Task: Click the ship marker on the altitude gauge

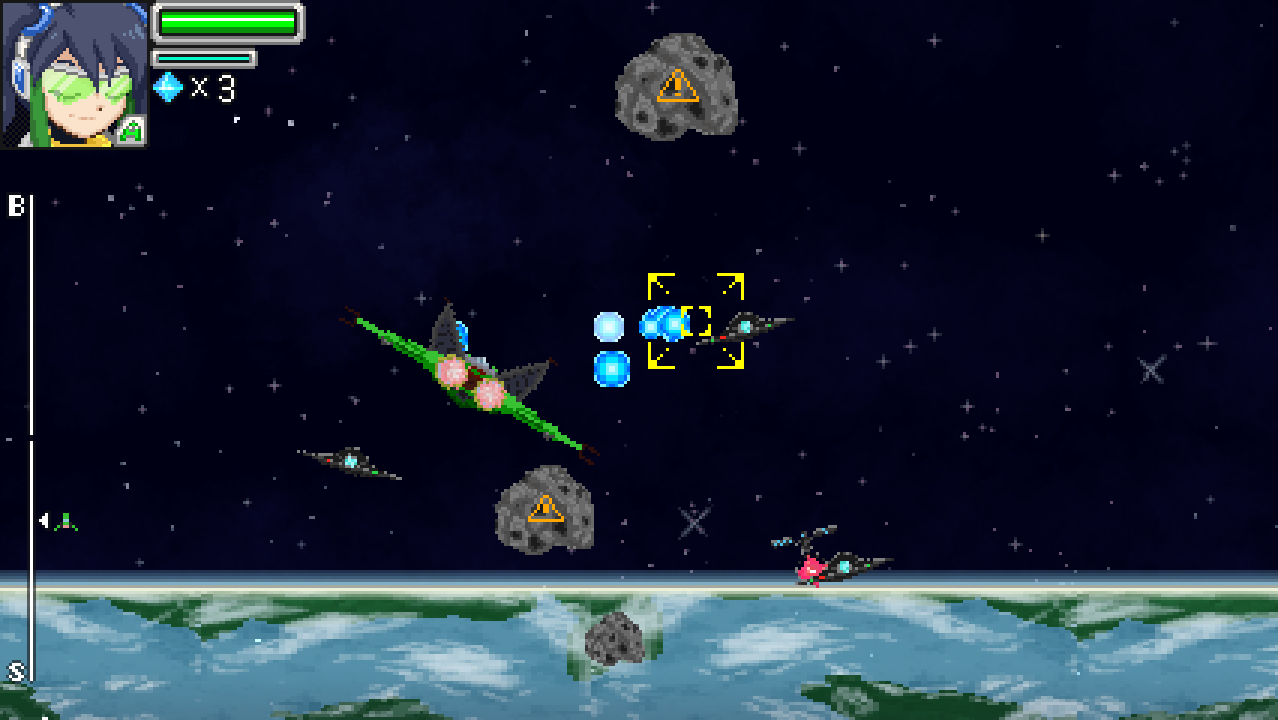Action: click(65, 521)
